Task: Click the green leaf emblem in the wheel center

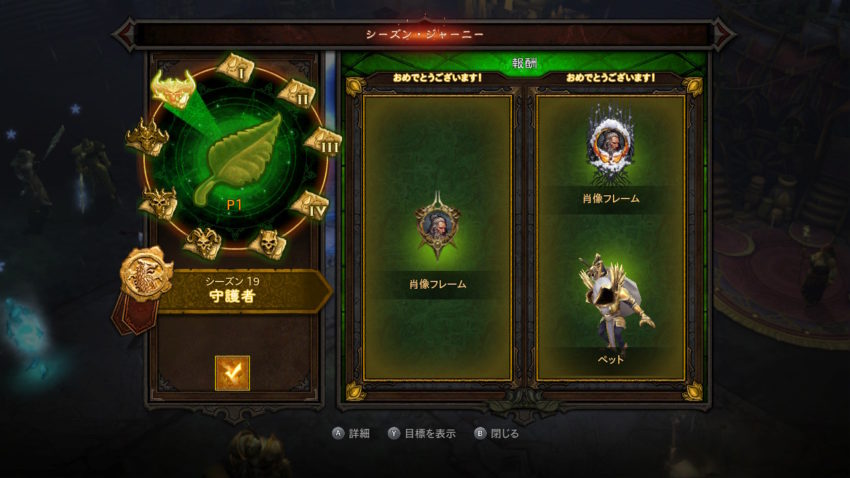Action: [238, 158]
